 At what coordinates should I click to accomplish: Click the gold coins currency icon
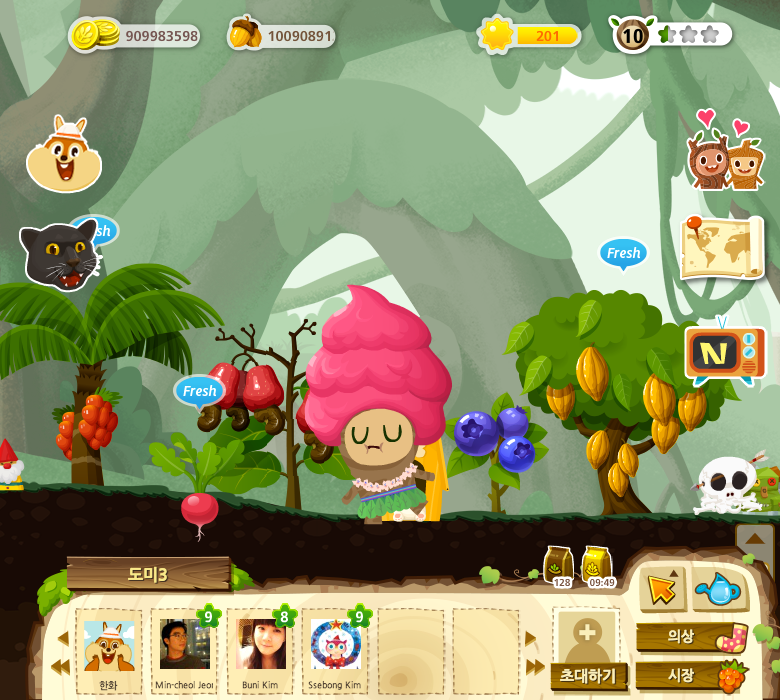(89, 35)
